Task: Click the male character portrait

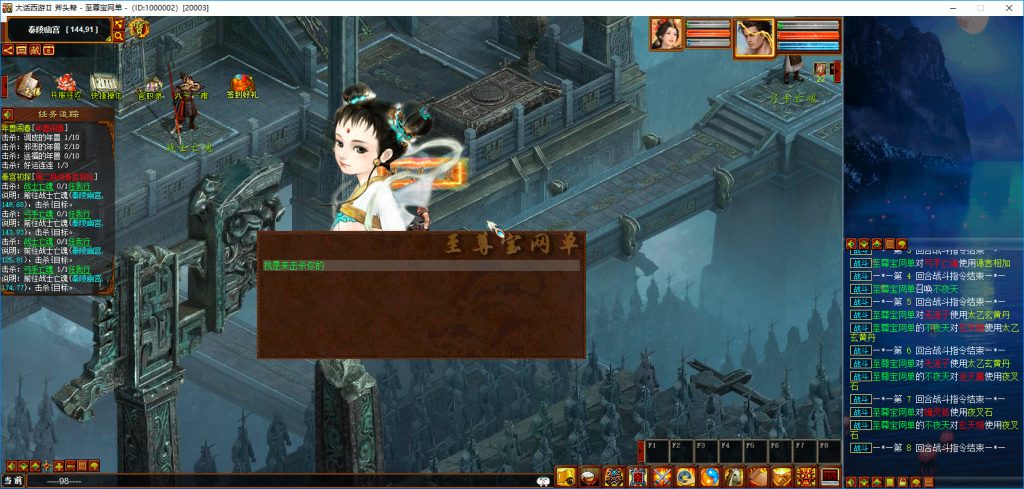Action: [755, 38]
